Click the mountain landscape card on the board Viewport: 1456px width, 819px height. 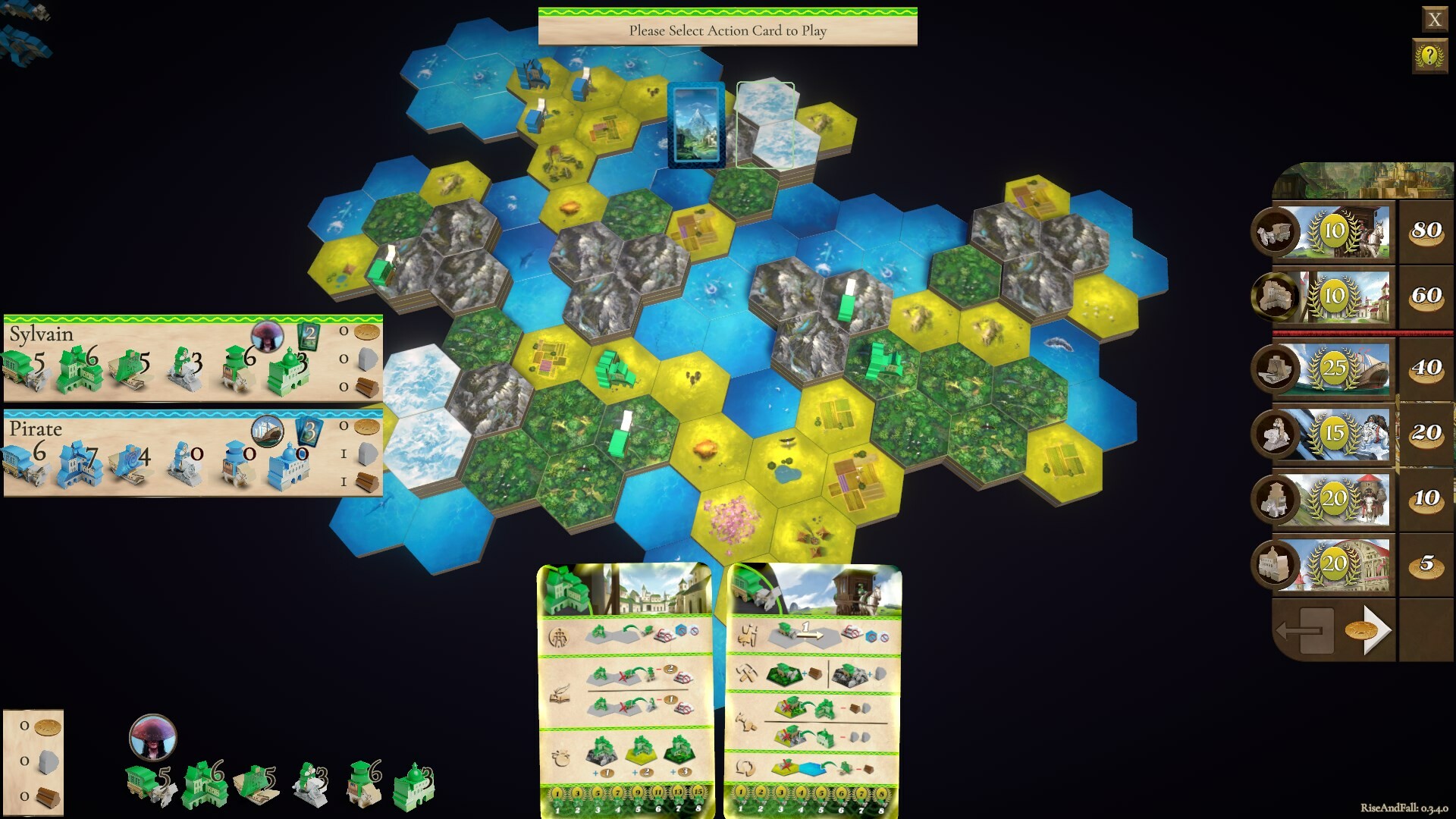[696, 125]
